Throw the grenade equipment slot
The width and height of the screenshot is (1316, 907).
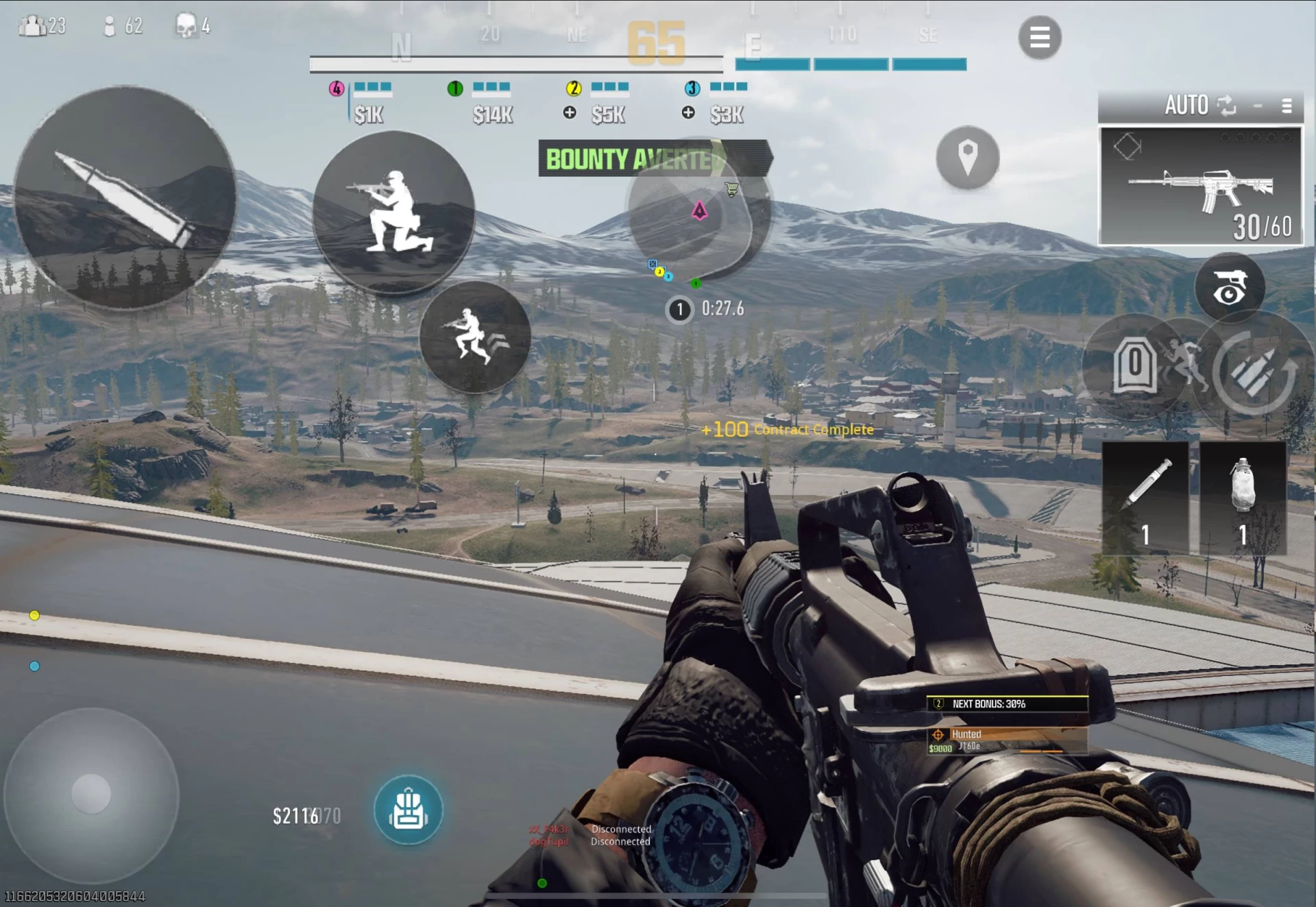click(1243, 498)
